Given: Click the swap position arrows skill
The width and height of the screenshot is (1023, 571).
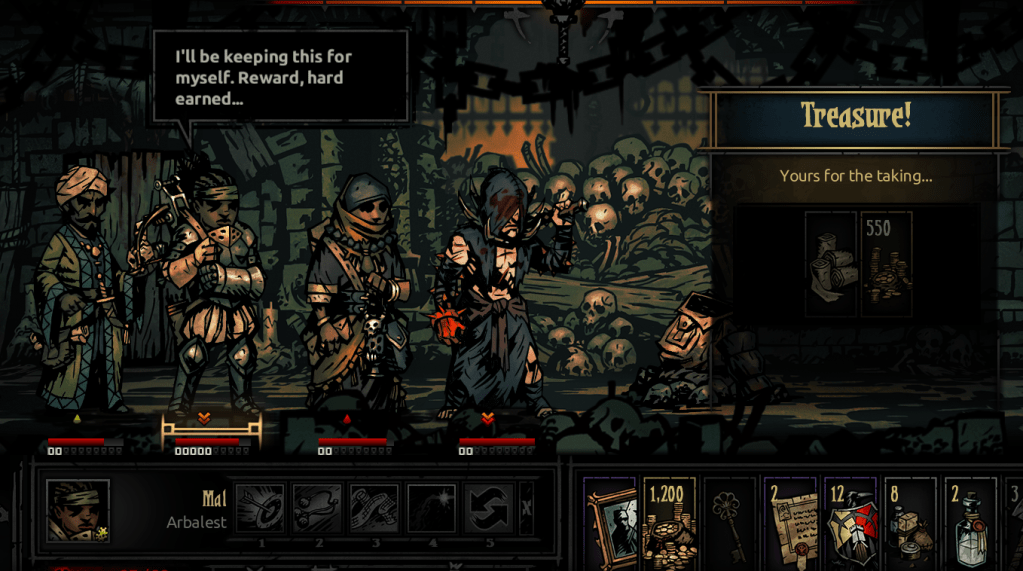Looking at the screenshot, I should [x=489, y=508].
